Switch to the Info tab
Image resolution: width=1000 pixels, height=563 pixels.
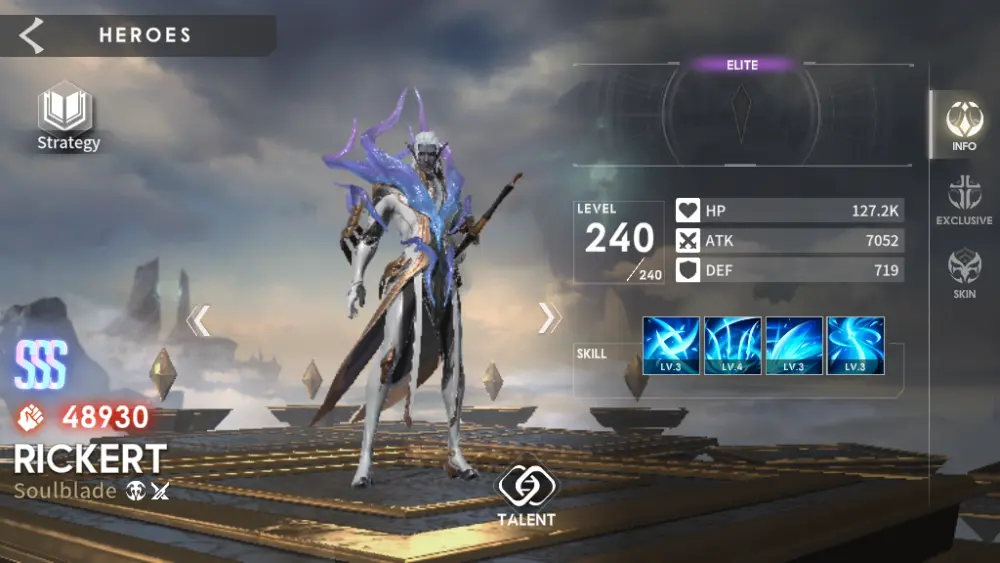964,124
